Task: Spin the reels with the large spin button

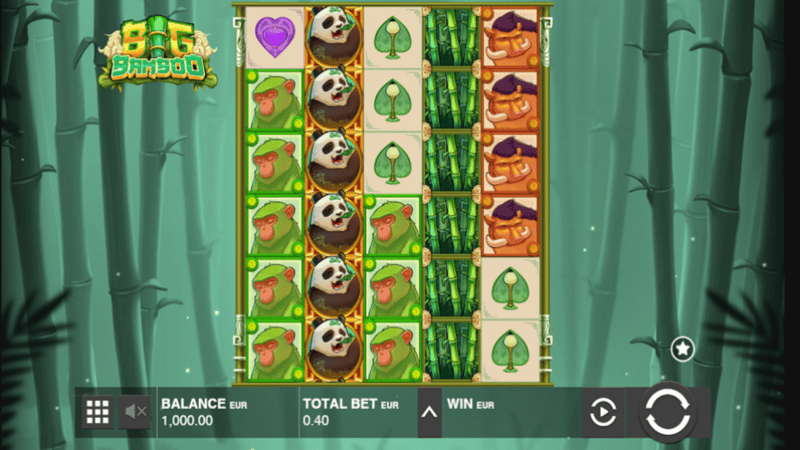Action: point(667,412)
